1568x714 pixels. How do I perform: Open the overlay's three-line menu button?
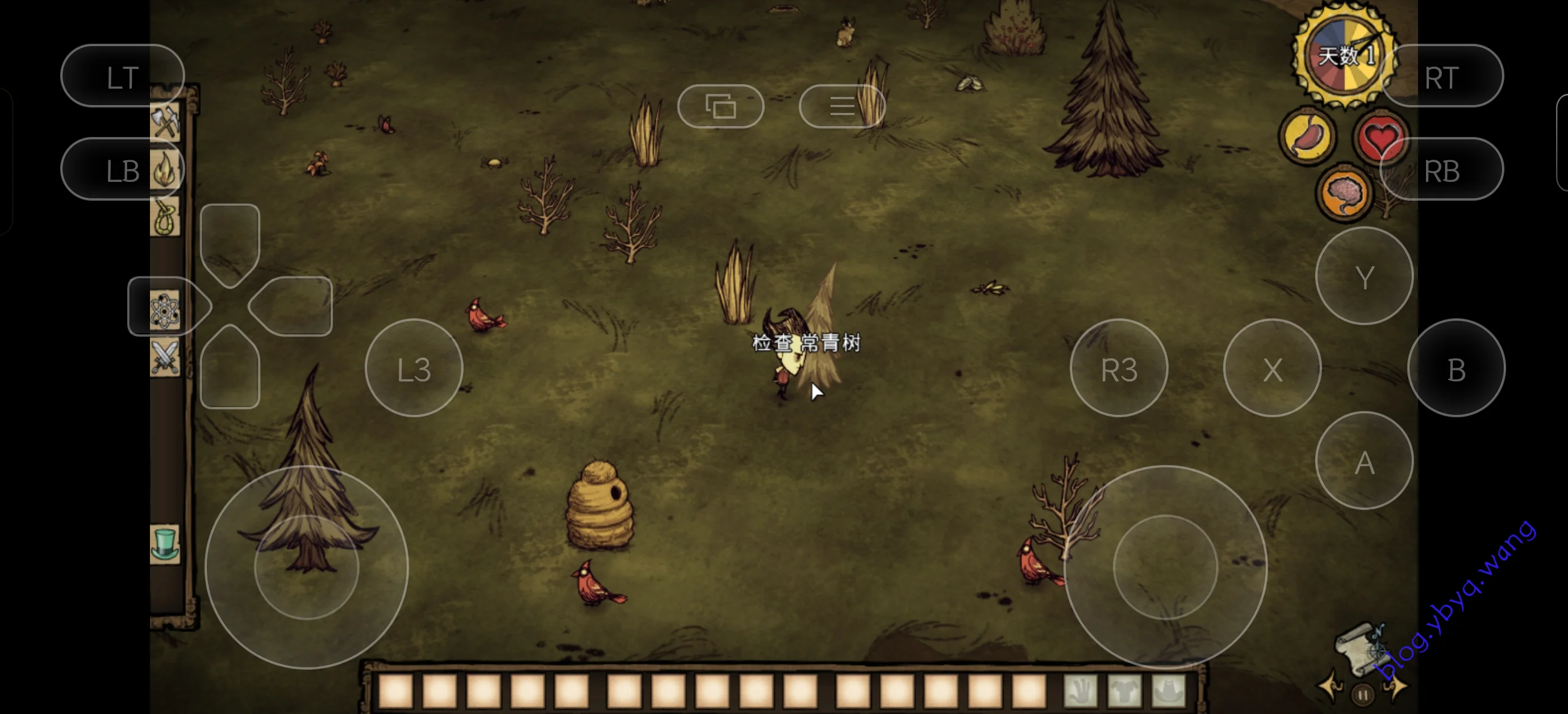click(x=842, y=107)
